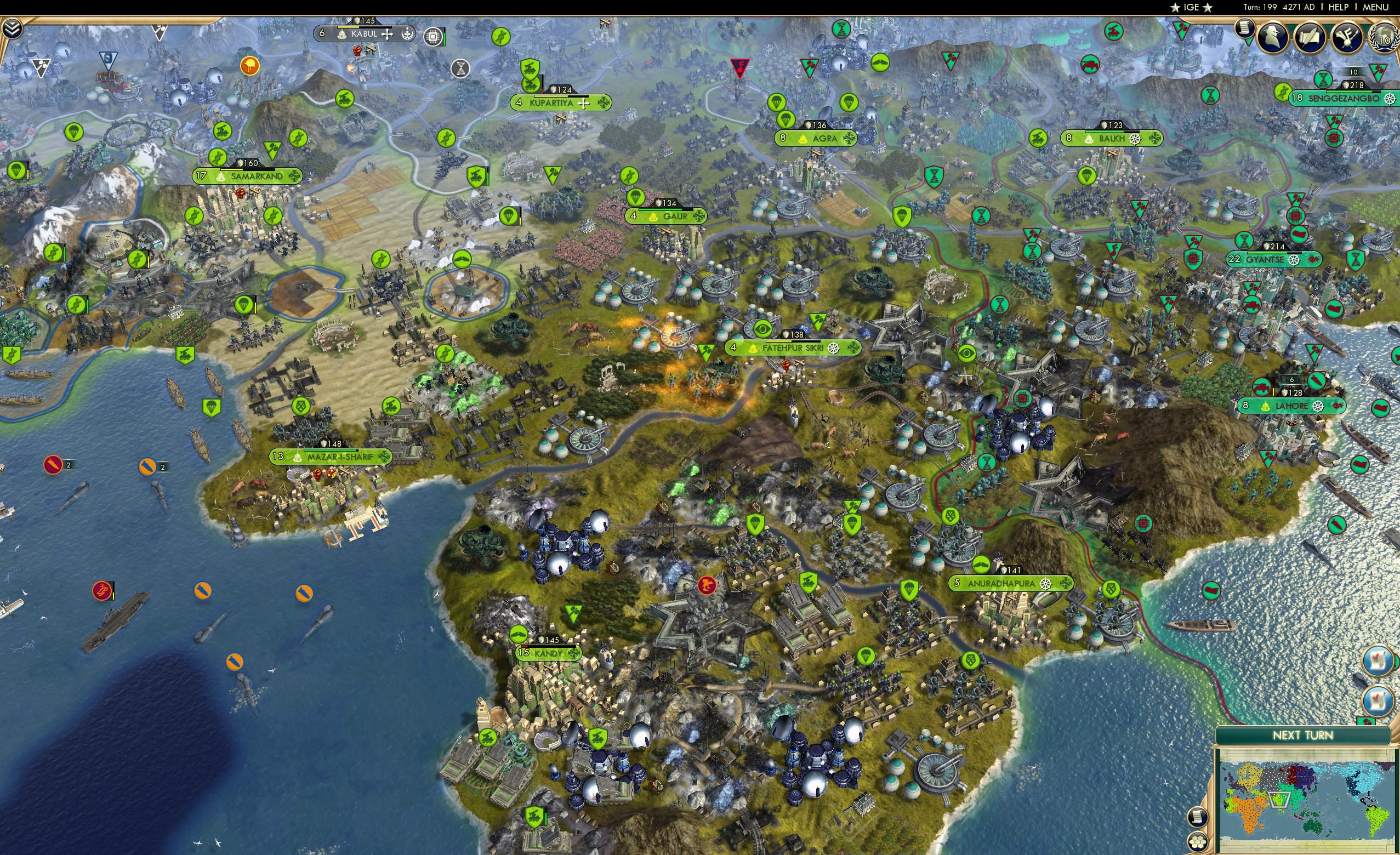Select the Kabul city banner
Viewport: 1400px width, 855px height.
(x=364, y=33)
